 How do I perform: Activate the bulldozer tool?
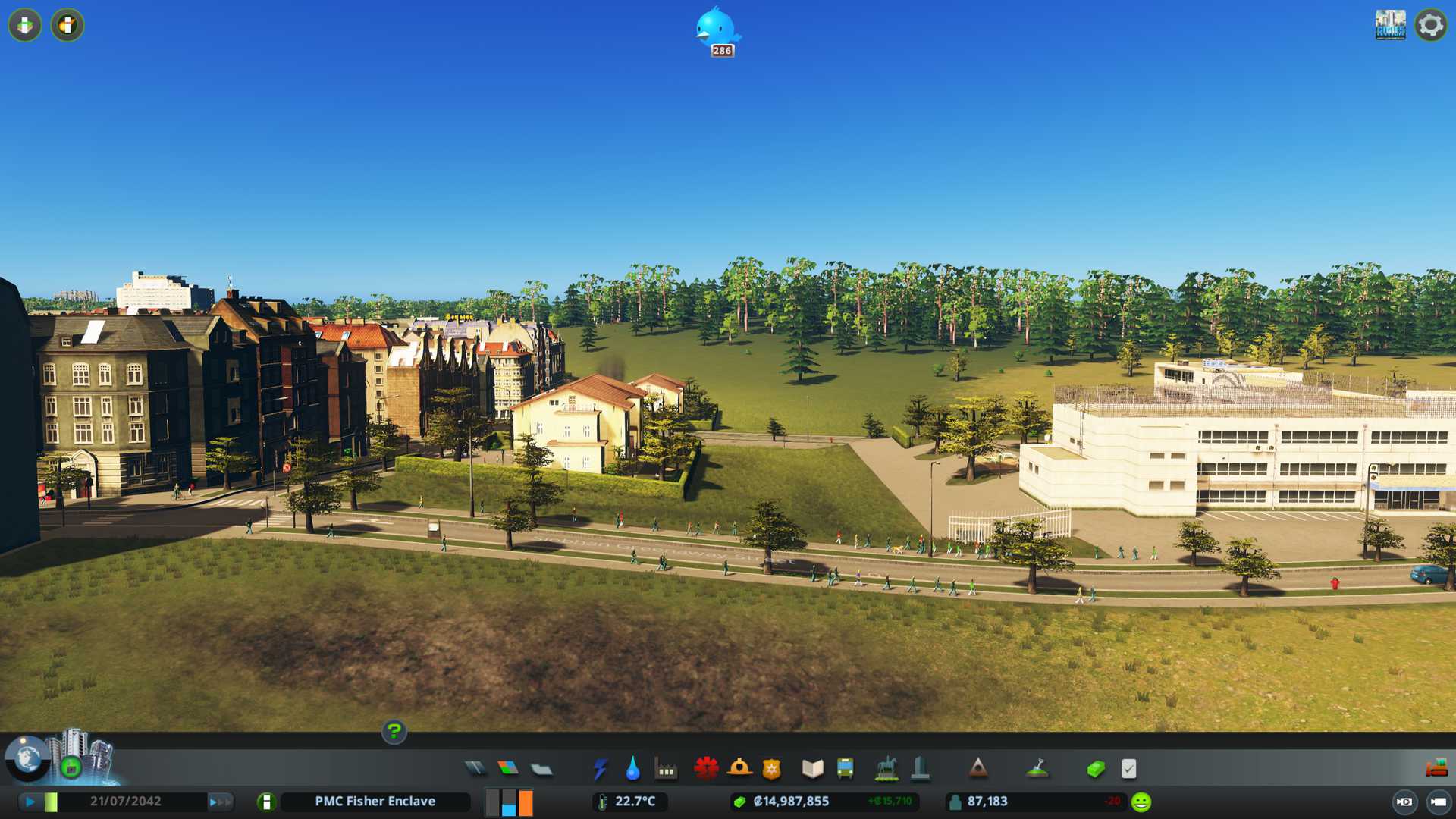tap(1436, 769)
